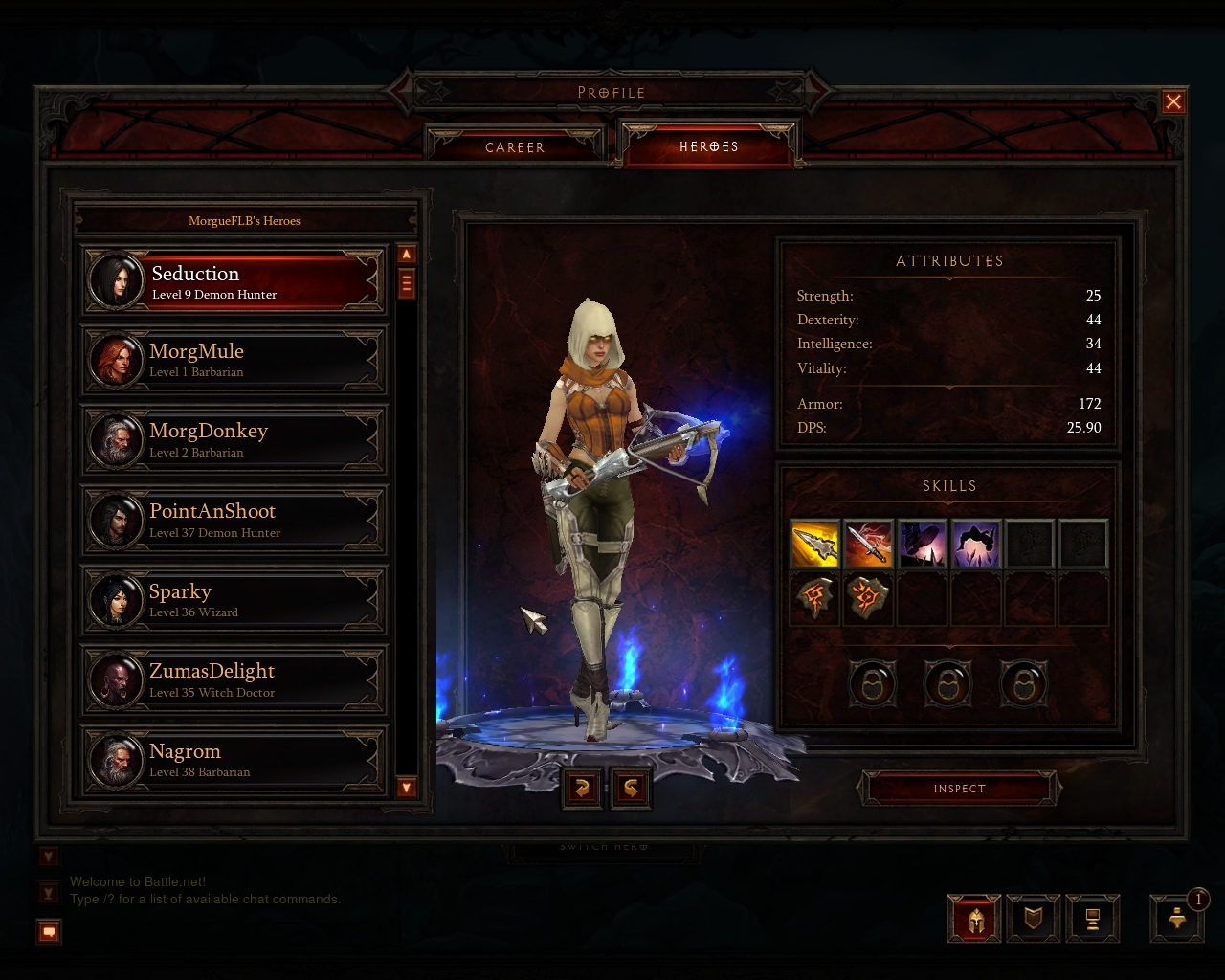Show PointAnShoot, the Level 37 Demon Hunter

point(234,521)
